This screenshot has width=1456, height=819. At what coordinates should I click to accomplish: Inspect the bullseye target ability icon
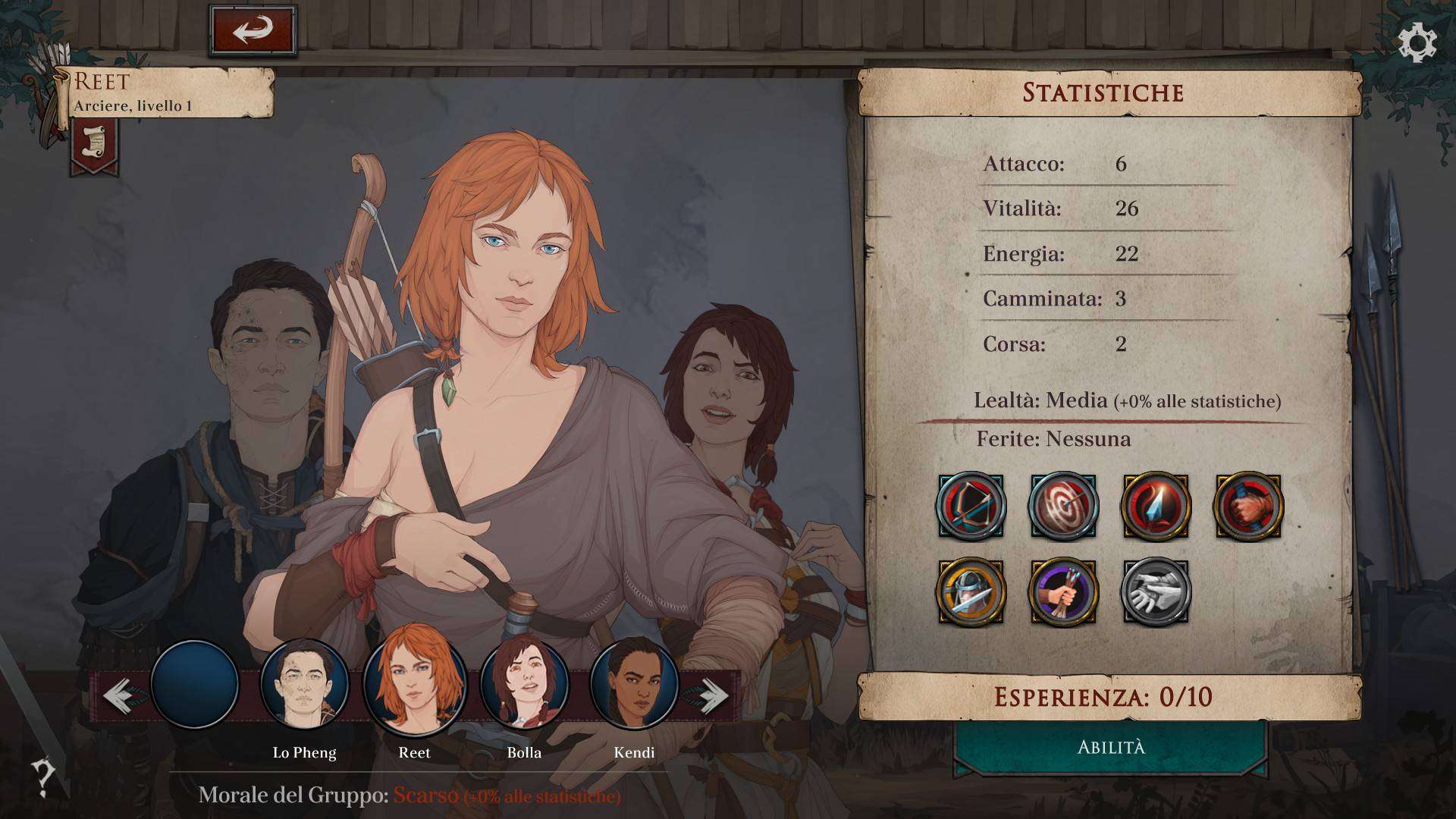1063,506
